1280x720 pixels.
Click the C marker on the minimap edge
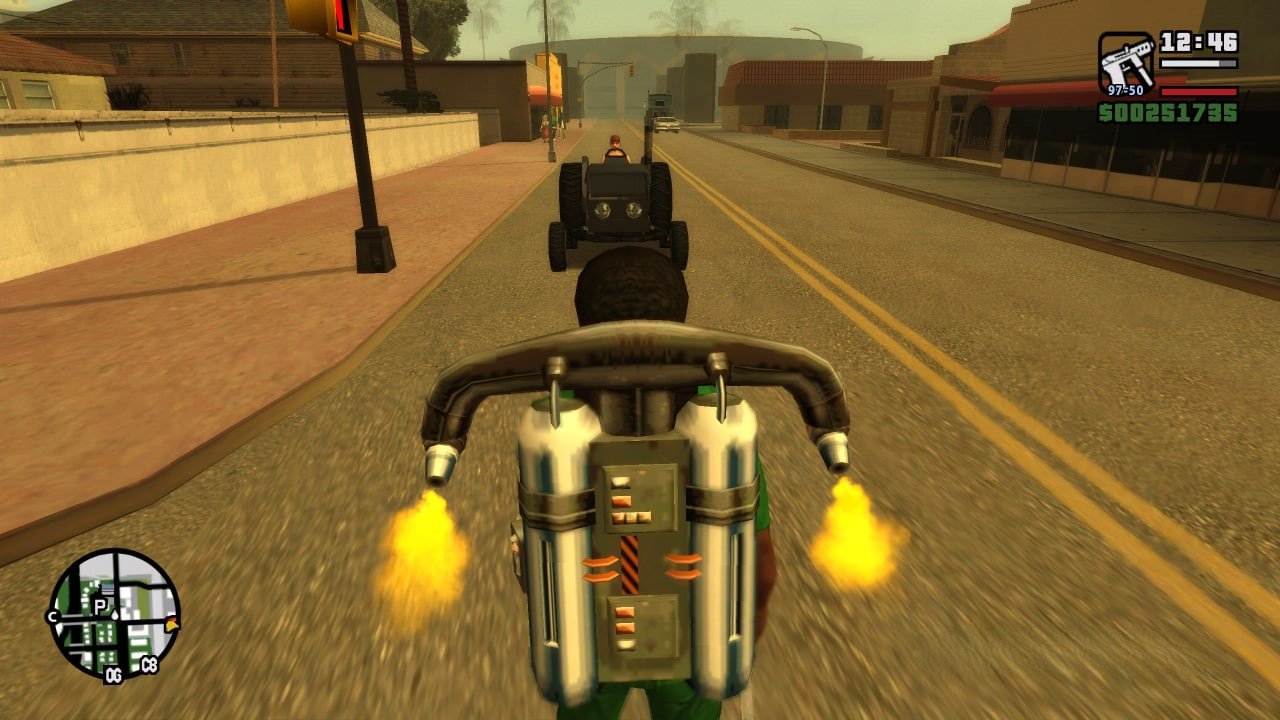[52, 616]
